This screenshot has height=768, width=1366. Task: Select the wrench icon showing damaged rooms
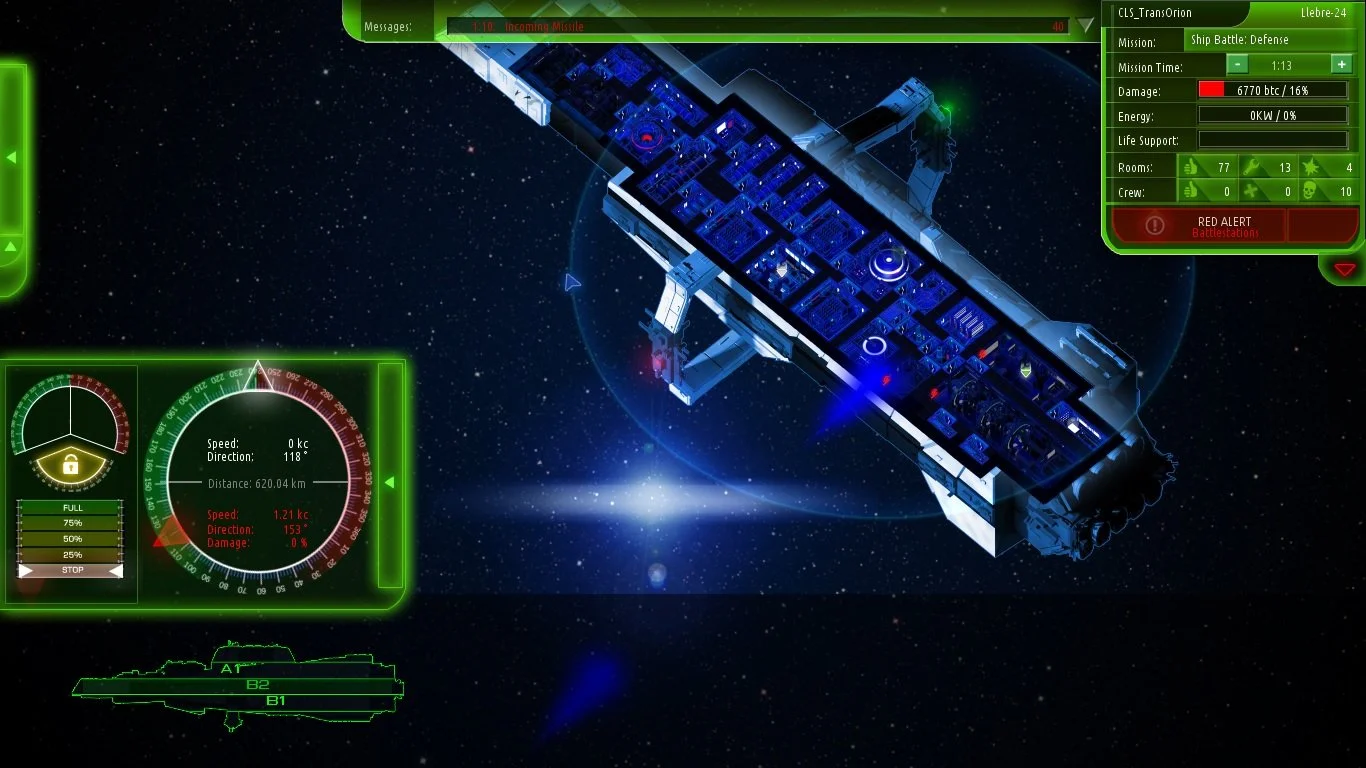click(1249, 167)
